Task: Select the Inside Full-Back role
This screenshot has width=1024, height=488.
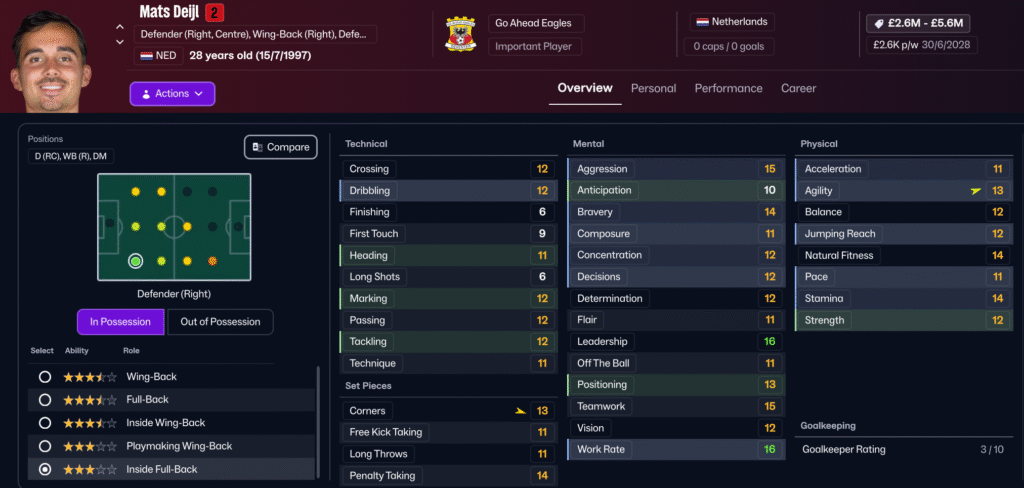Action: (44, 469)
